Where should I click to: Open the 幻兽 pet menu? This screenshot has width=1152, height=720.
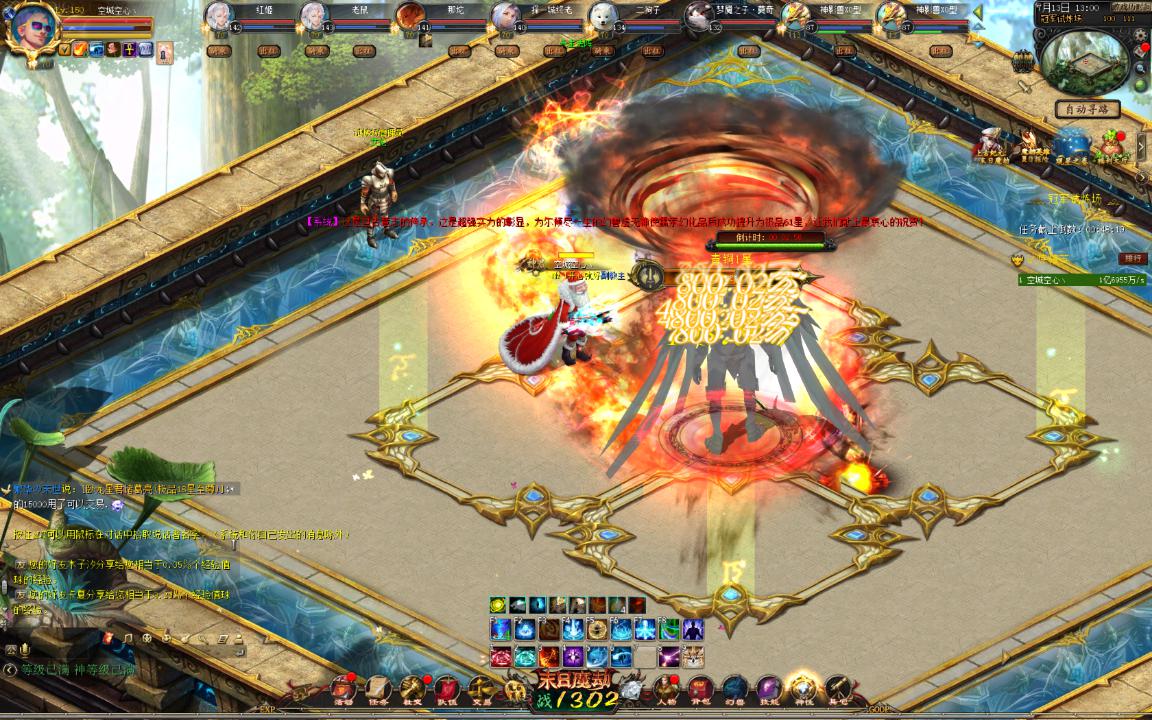click(735, 689)
